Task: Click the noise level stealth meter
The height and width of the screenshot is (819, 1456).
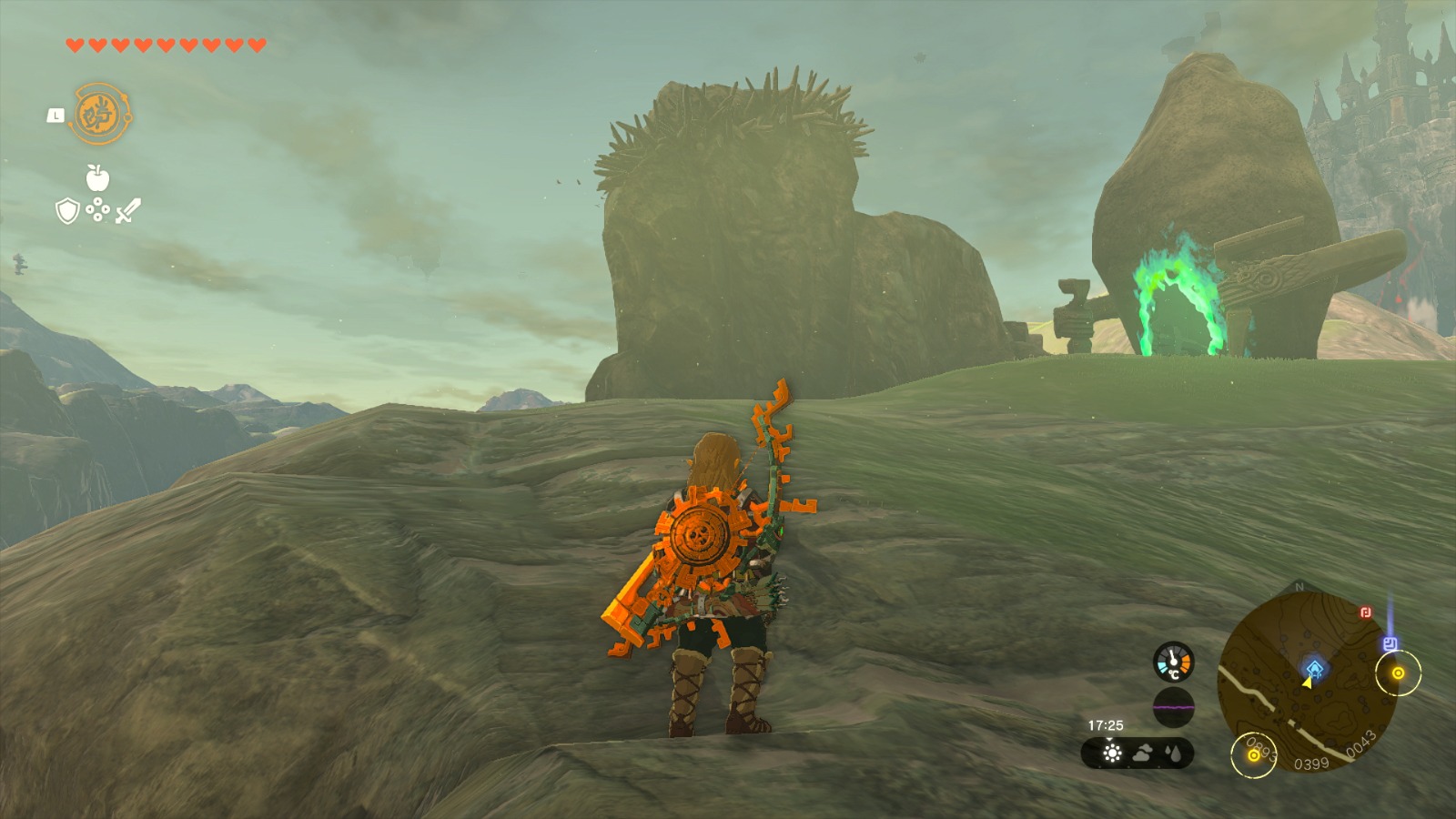Action: point(1174,707)
